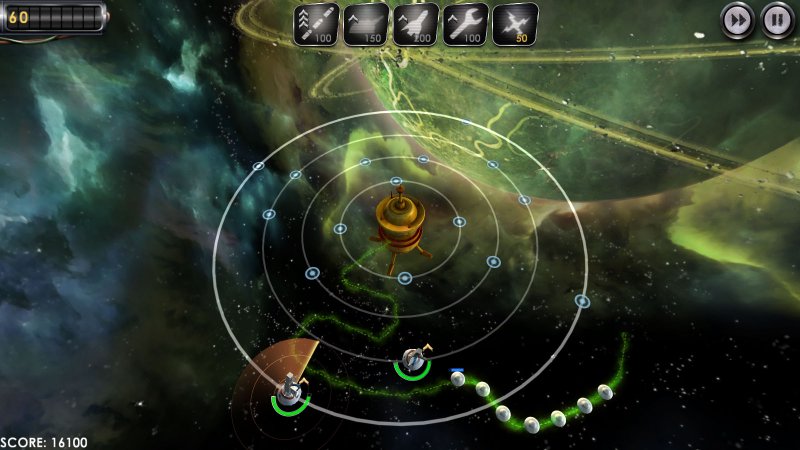Activate the wrench repair upgrade
800x450 pixels.
coord(466,24)
